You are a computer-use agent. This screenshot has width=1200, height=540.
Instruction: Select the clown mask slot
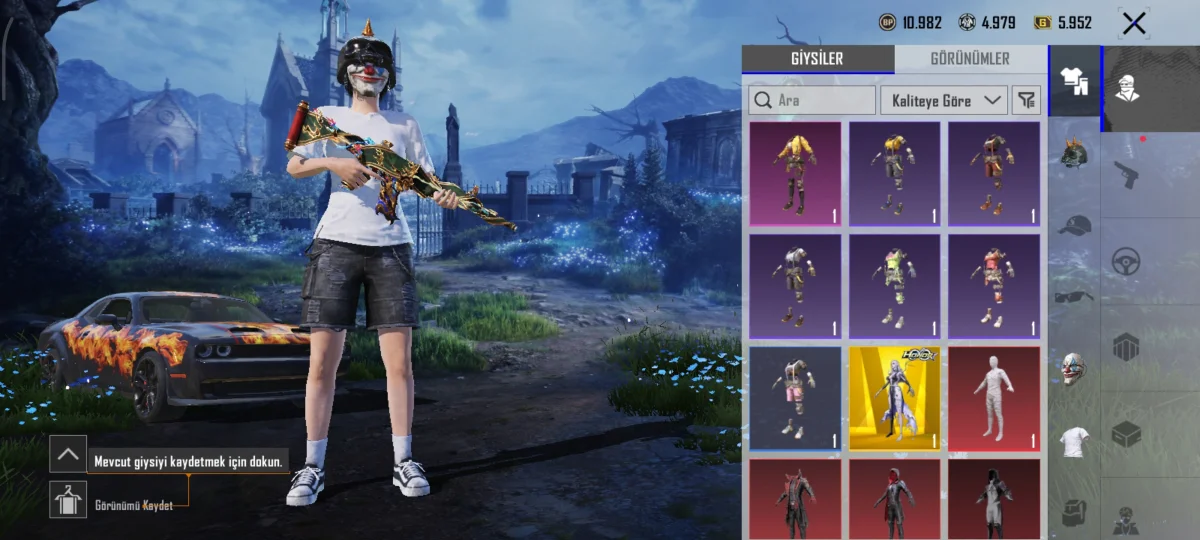coord(1073,368)
